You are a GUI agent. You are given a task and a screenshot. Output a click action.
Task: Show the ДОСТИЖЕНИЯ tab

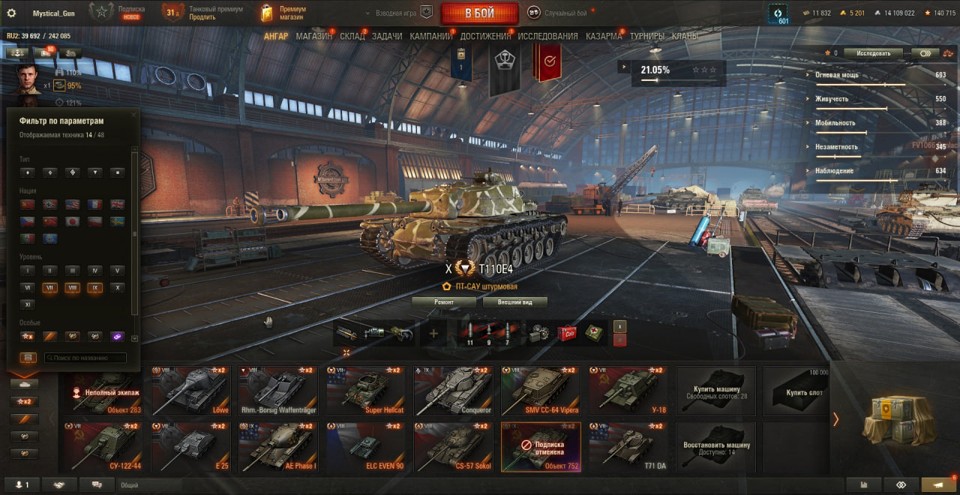(486, 36)
